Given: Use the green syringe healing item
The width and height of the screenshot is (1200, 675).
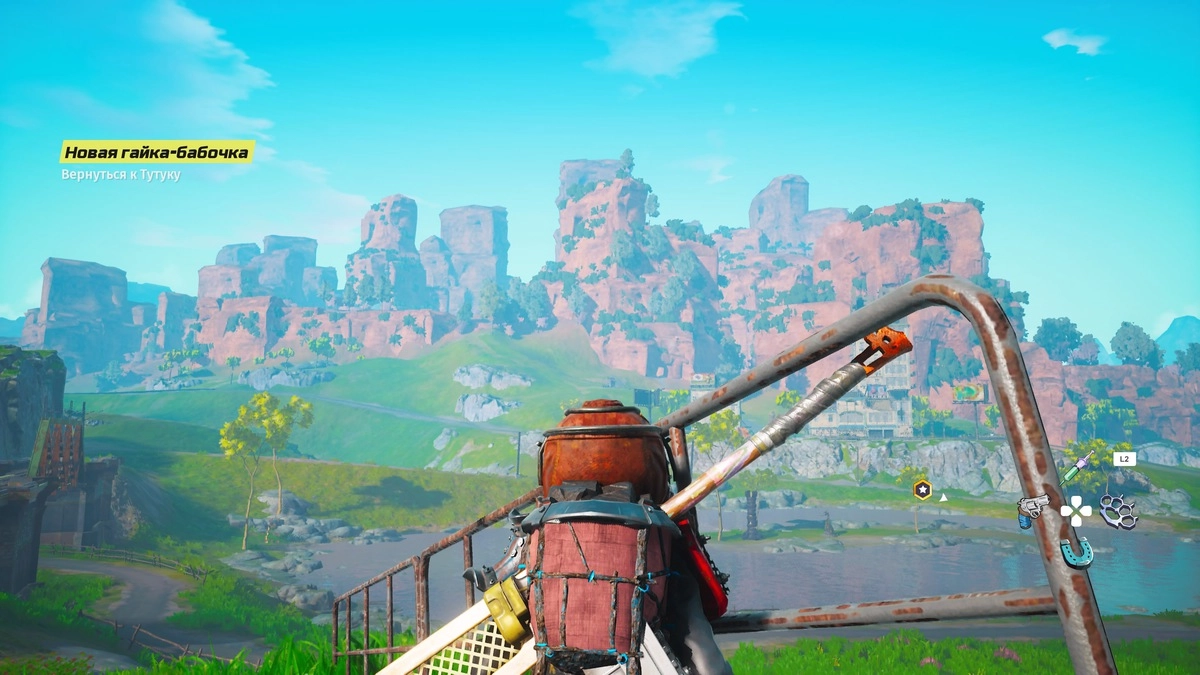Looking at the screenshot, I should coord(1077,468).
